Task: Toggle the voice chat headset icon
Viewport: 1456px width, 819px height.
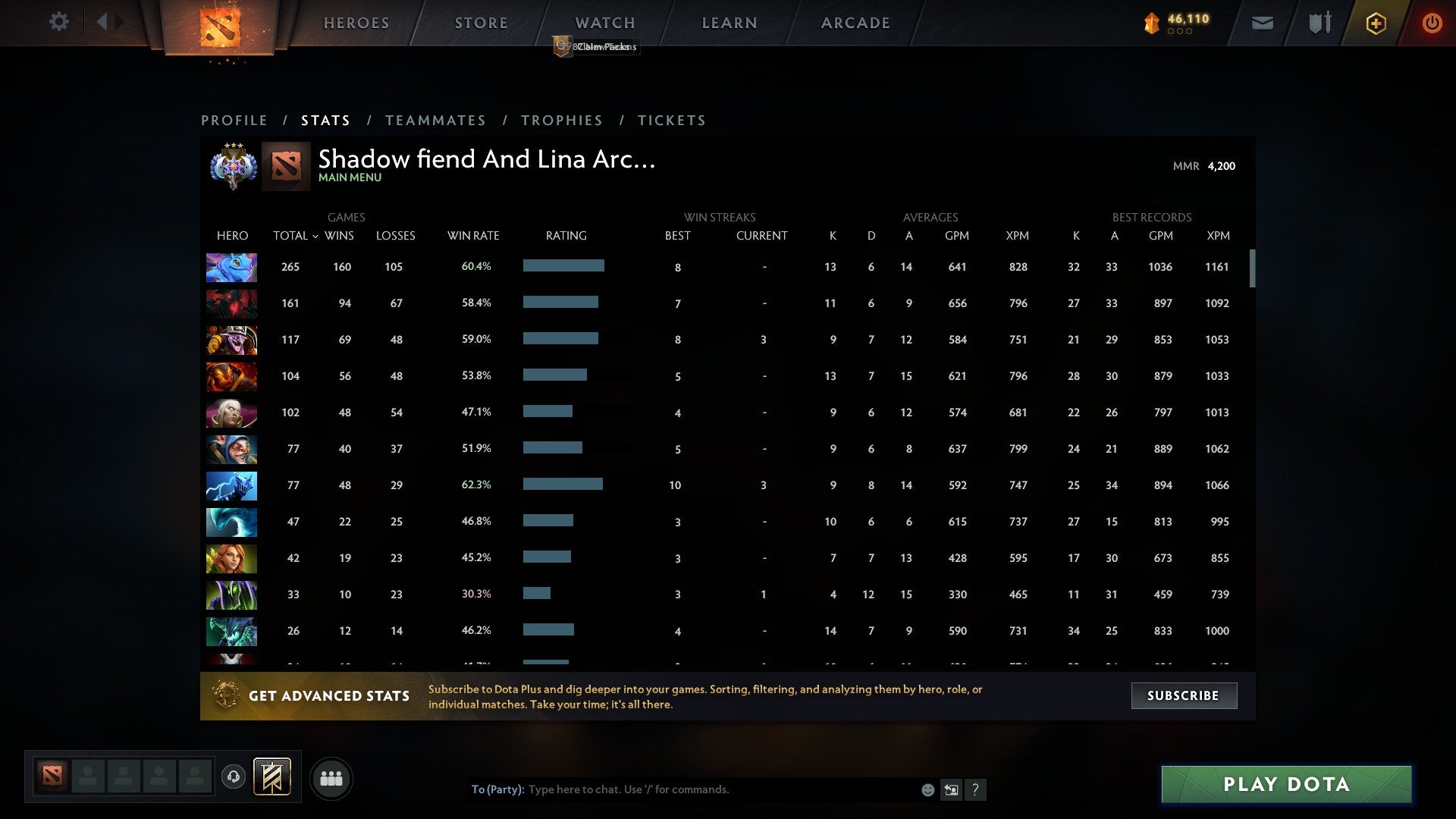Action: click(x=234, y=778)
